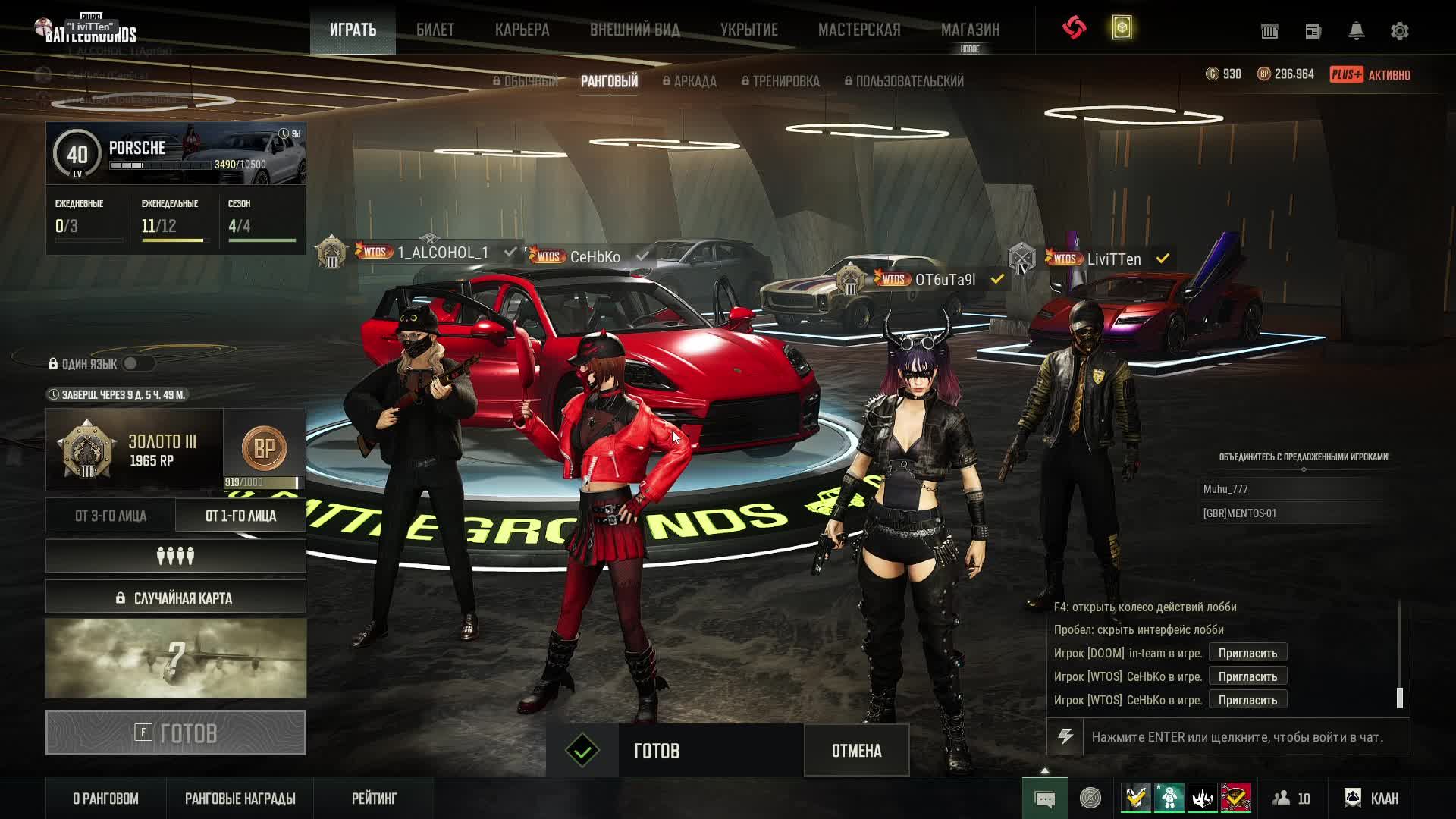This screenshot has height=819, width=1456.
Task: Open the БИЛЕТ tab in the top menu
Action: [x=435, y=30]
